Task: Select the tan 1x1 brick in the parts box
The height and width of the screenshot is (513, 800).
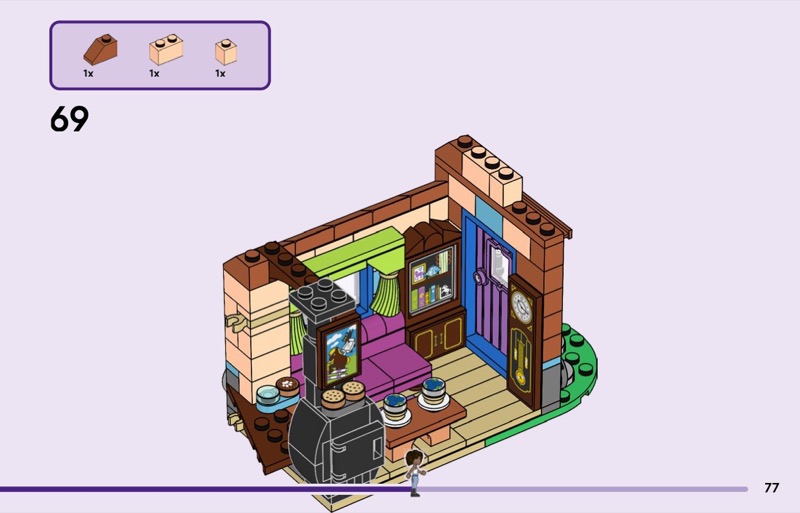Action: click(226, 51)
